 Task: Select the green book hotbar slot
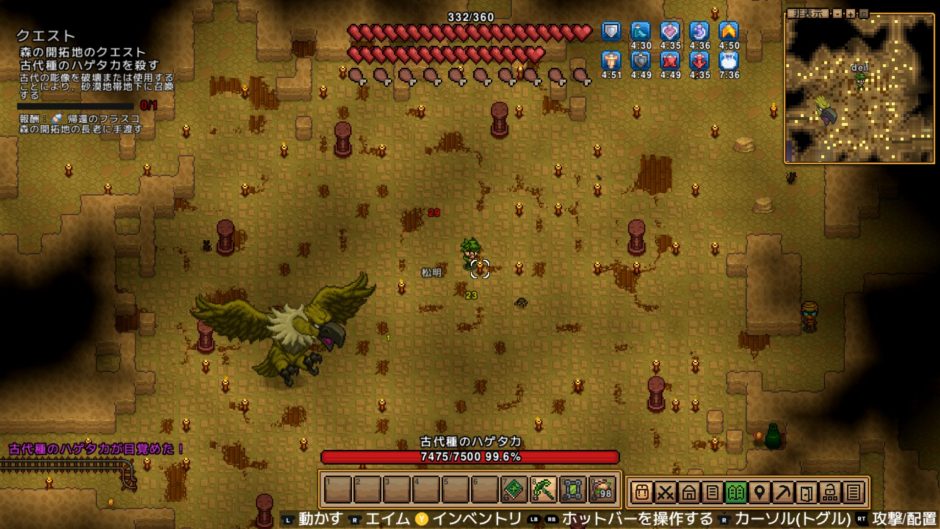(x=515, y=490)
